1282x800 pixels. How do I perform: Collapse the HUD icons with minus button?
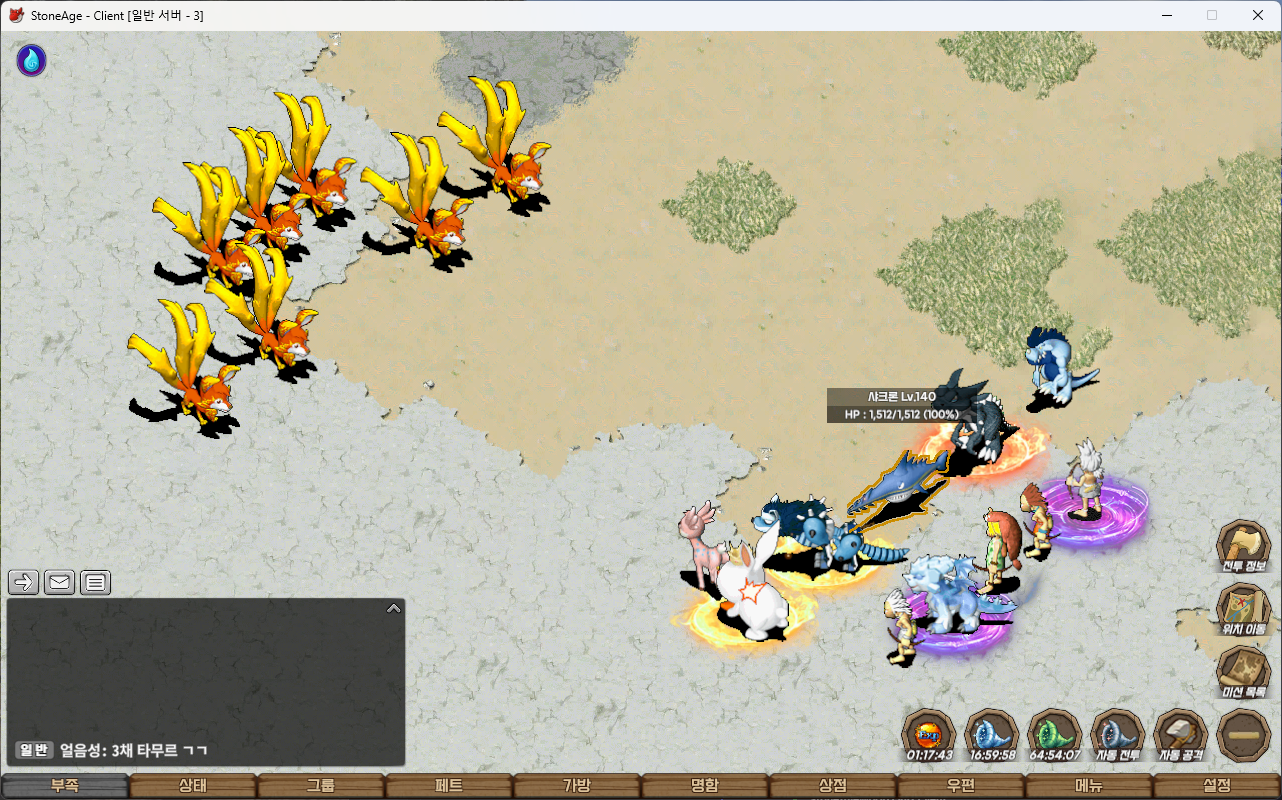1243,735
